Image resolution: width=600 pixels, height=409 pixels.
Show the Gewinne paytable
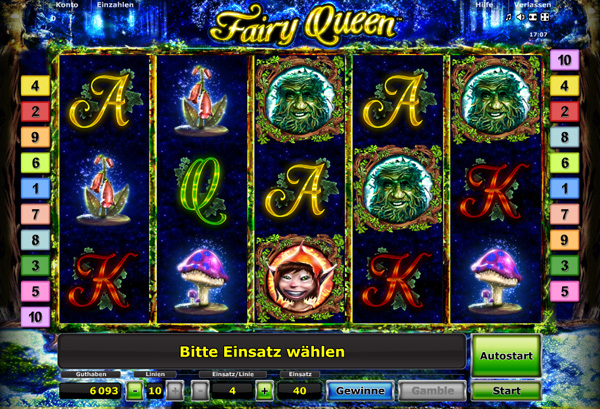[x=360, y=390]
